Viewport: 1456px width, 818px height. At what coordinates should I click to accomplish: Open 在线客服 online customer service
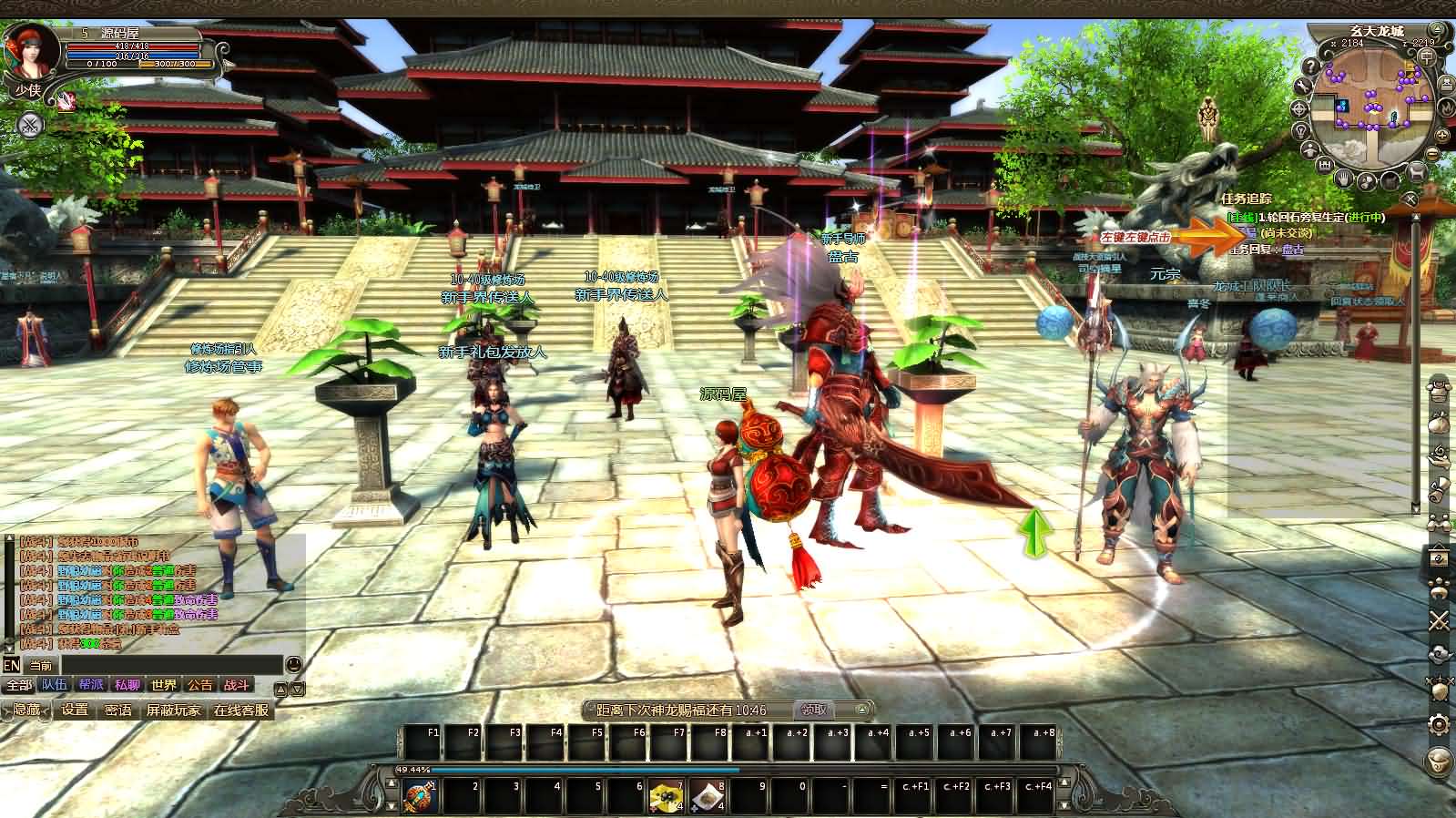(241, 711)
